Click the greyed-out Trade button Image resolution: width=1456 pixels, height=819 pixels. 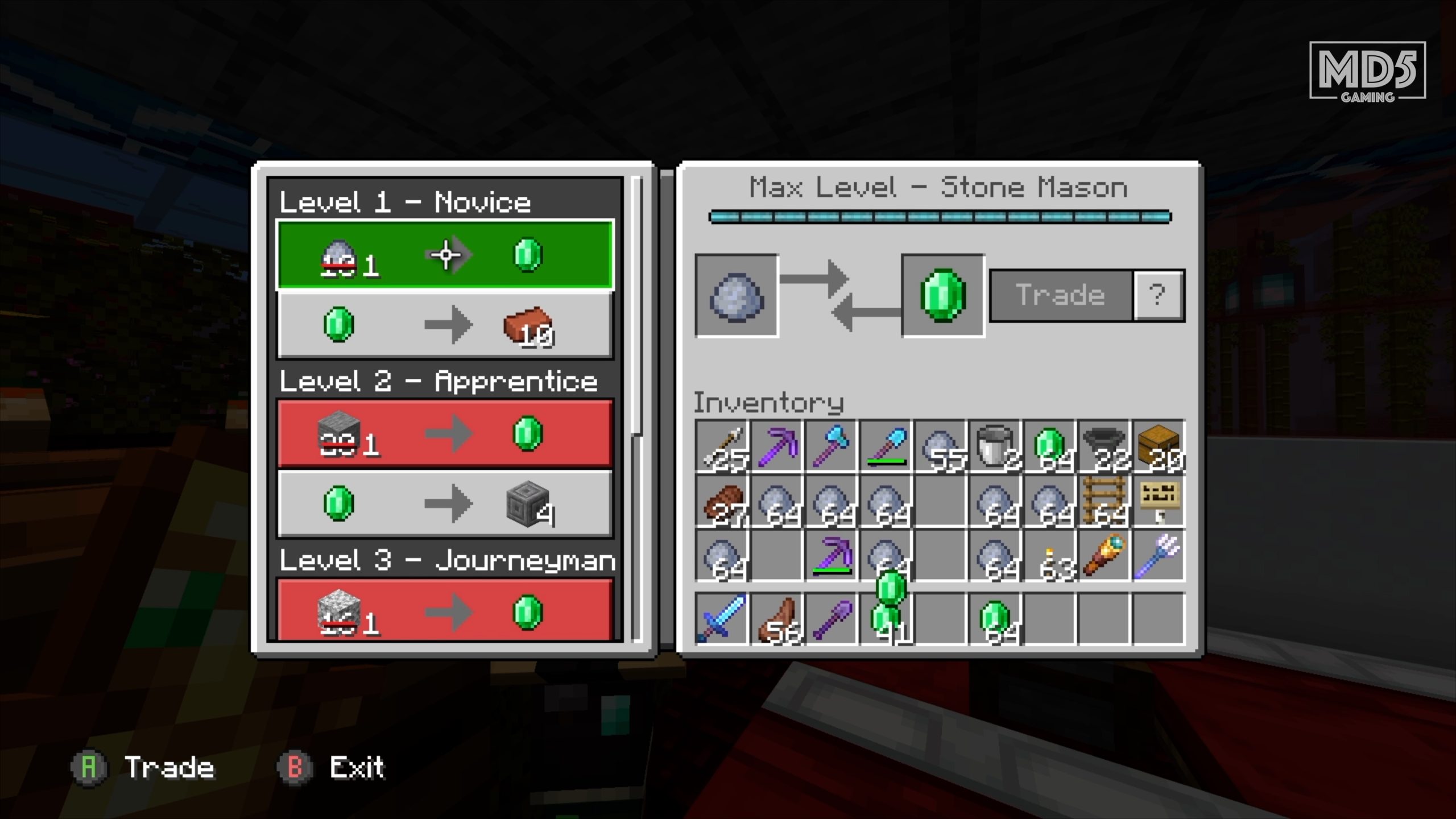pyautogui.click(x=1061, y=295)
